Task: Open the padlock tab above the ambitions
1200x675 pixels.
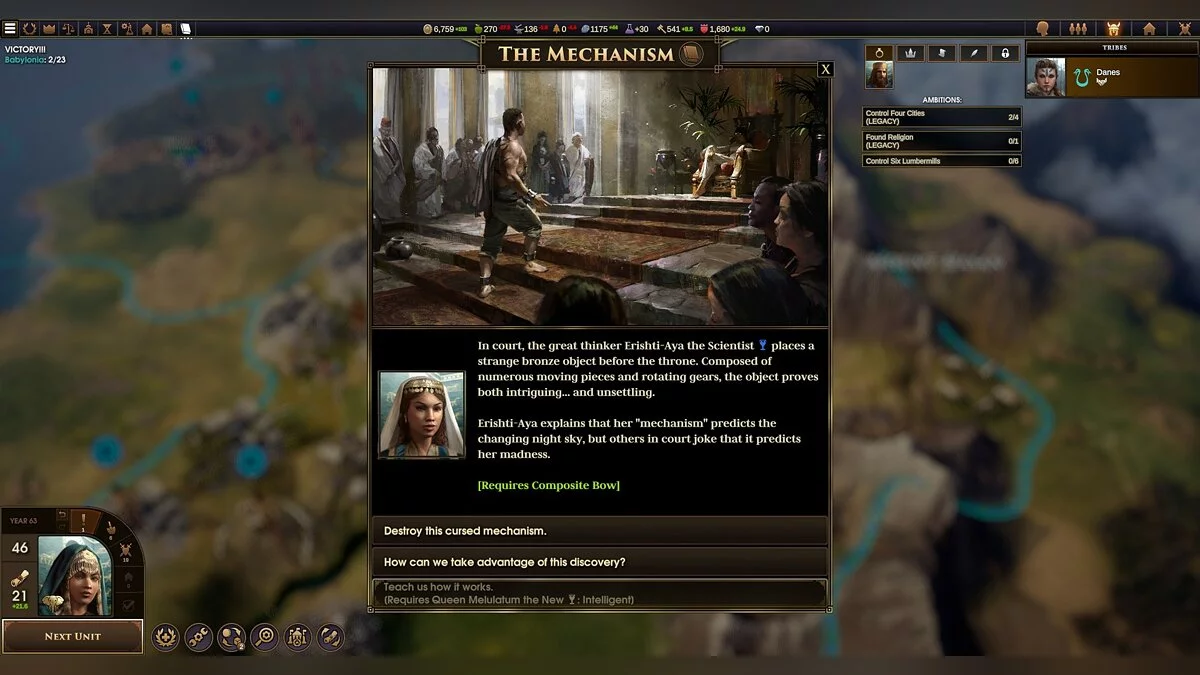Action: [1005, 53]
